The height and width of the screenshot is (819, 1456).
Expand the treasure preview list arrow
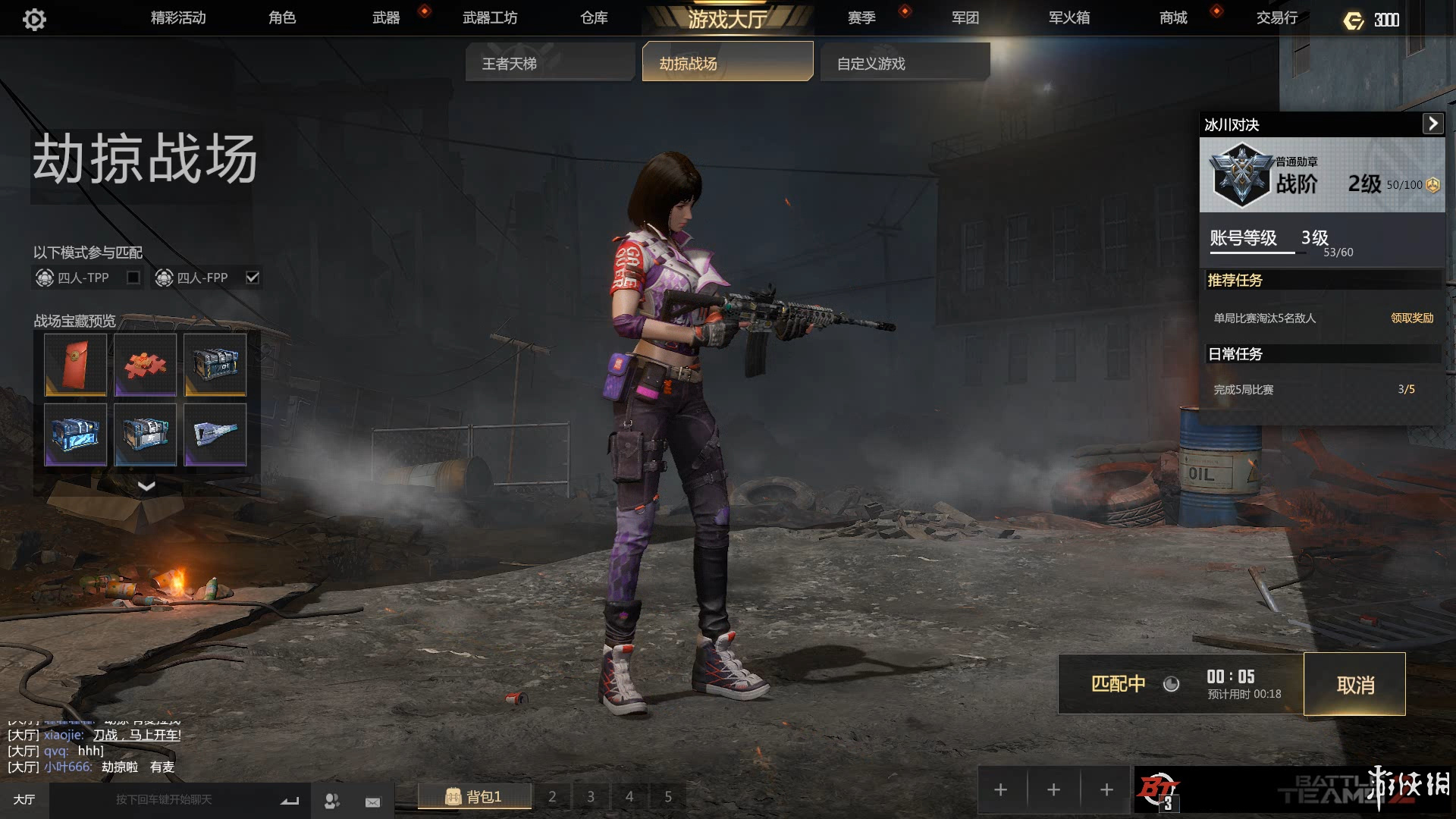[x=146, y=486]
